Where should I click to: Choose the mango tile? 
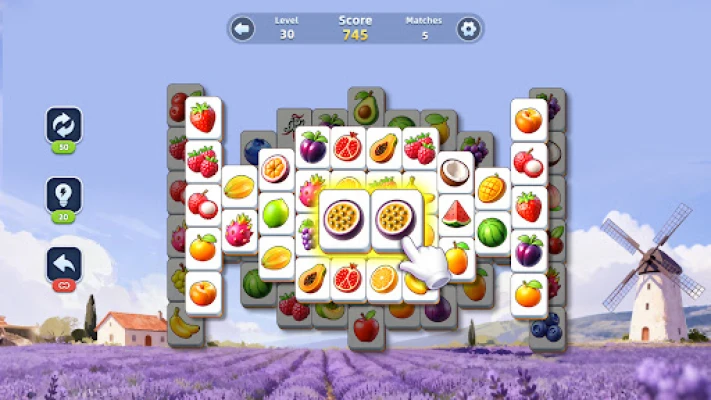coord(491,188)
